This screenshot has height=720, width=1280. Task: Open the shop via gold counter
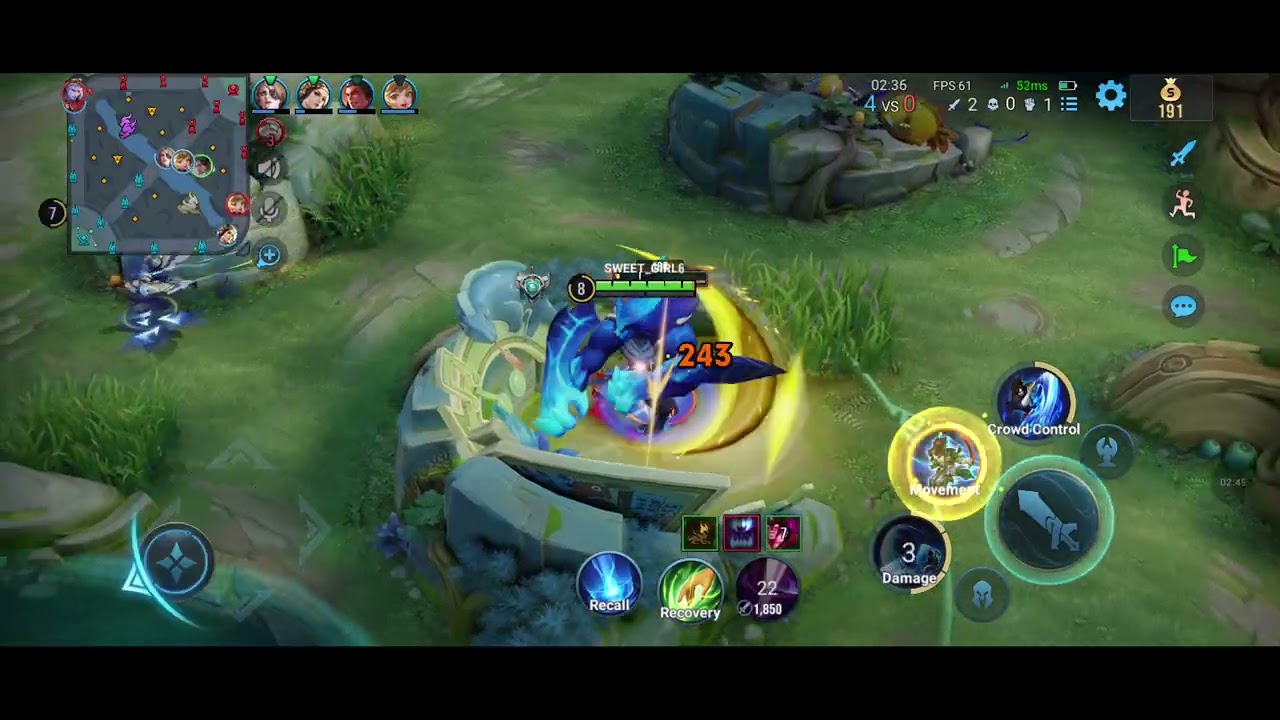pyautogui.click(x=1170, y=99)
